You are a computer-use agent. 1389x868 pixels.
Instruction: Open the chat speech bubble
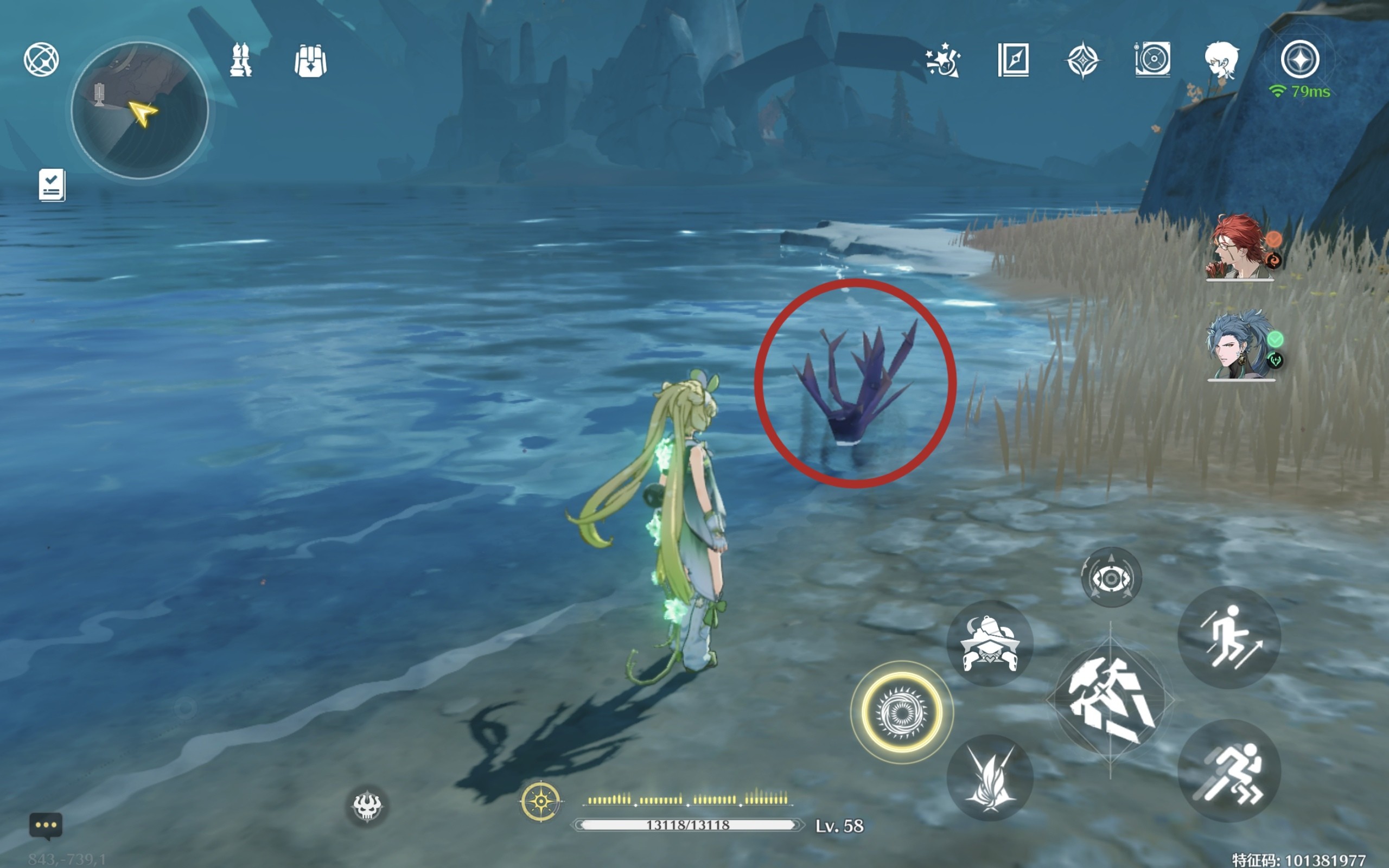click(x=46, y=826)
